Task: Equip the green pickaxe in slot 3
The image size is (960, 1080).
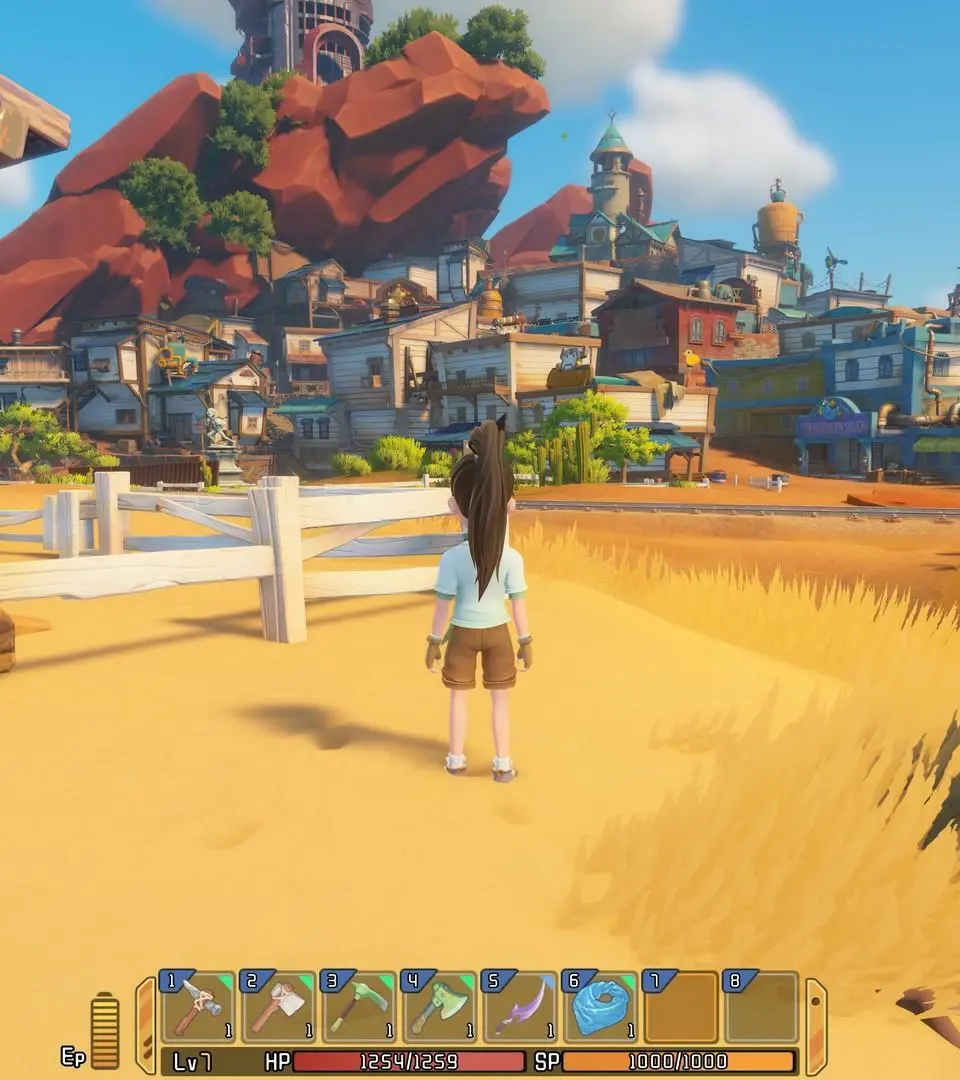Action: click(358, 1007)
